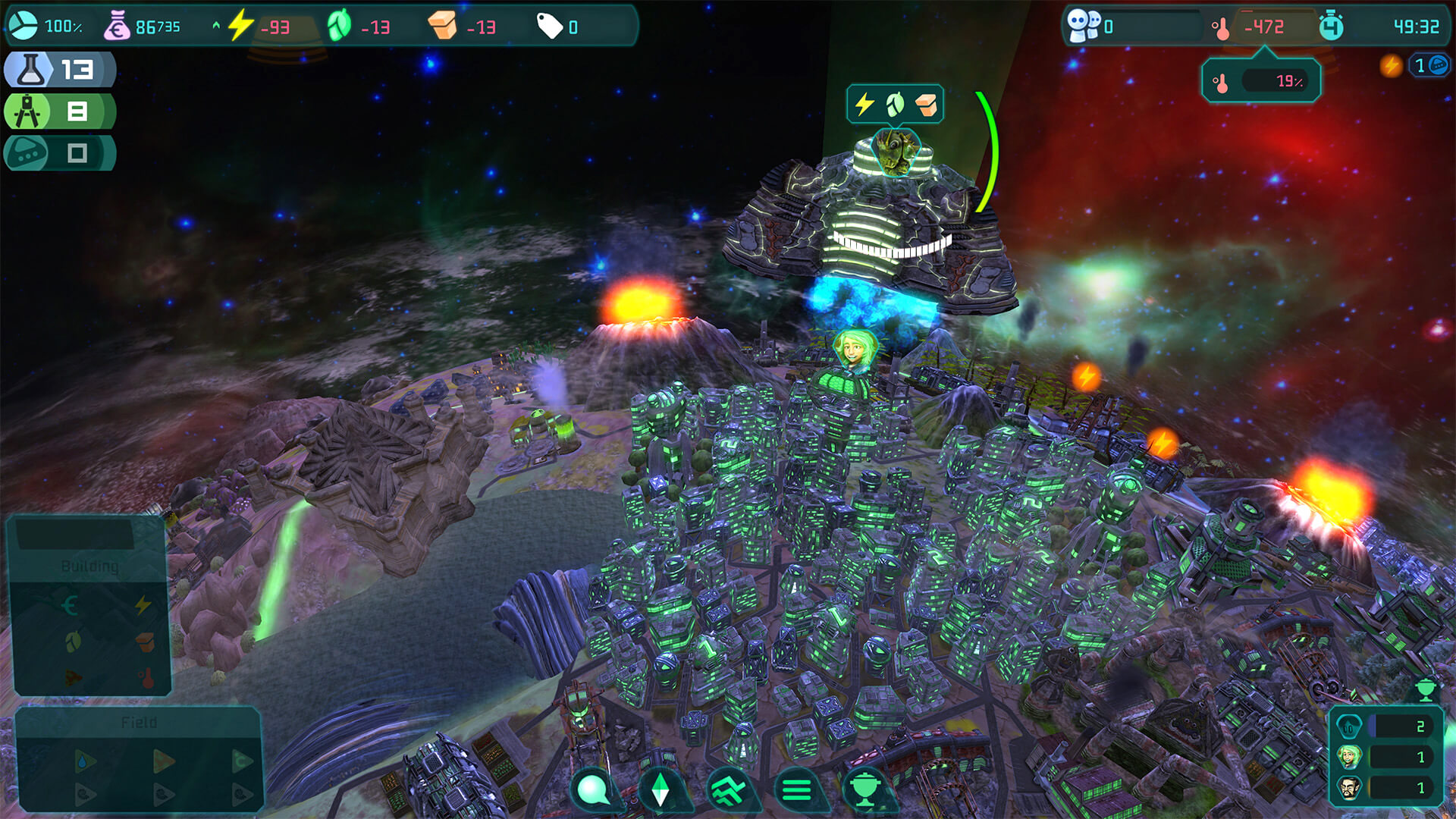Click the alien portrait on the spaceship

[896, 150]
